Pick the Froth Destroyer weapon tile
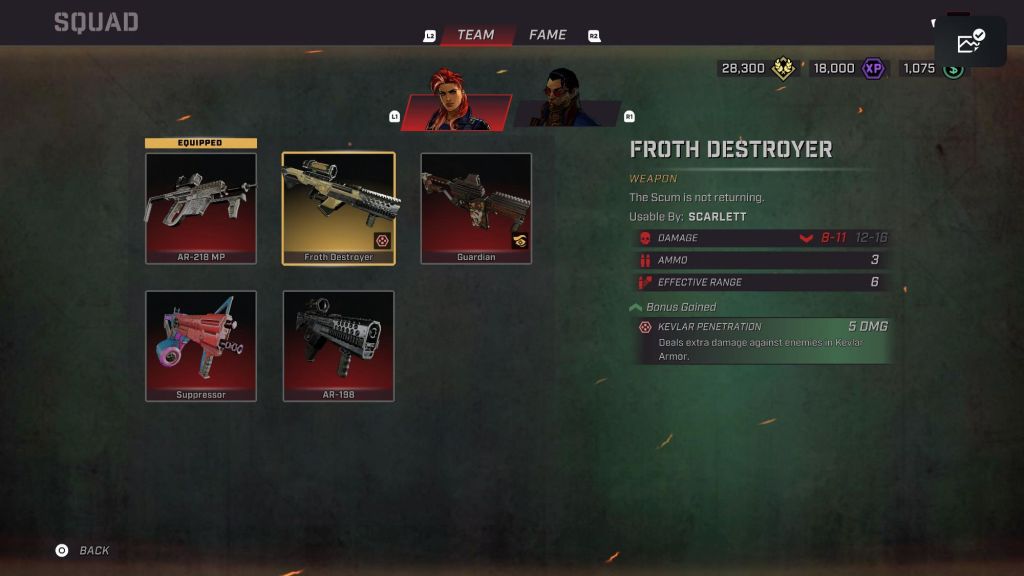Image resolution: width=1024 pixels, height=576 pixels. click(x=338, y=208)
